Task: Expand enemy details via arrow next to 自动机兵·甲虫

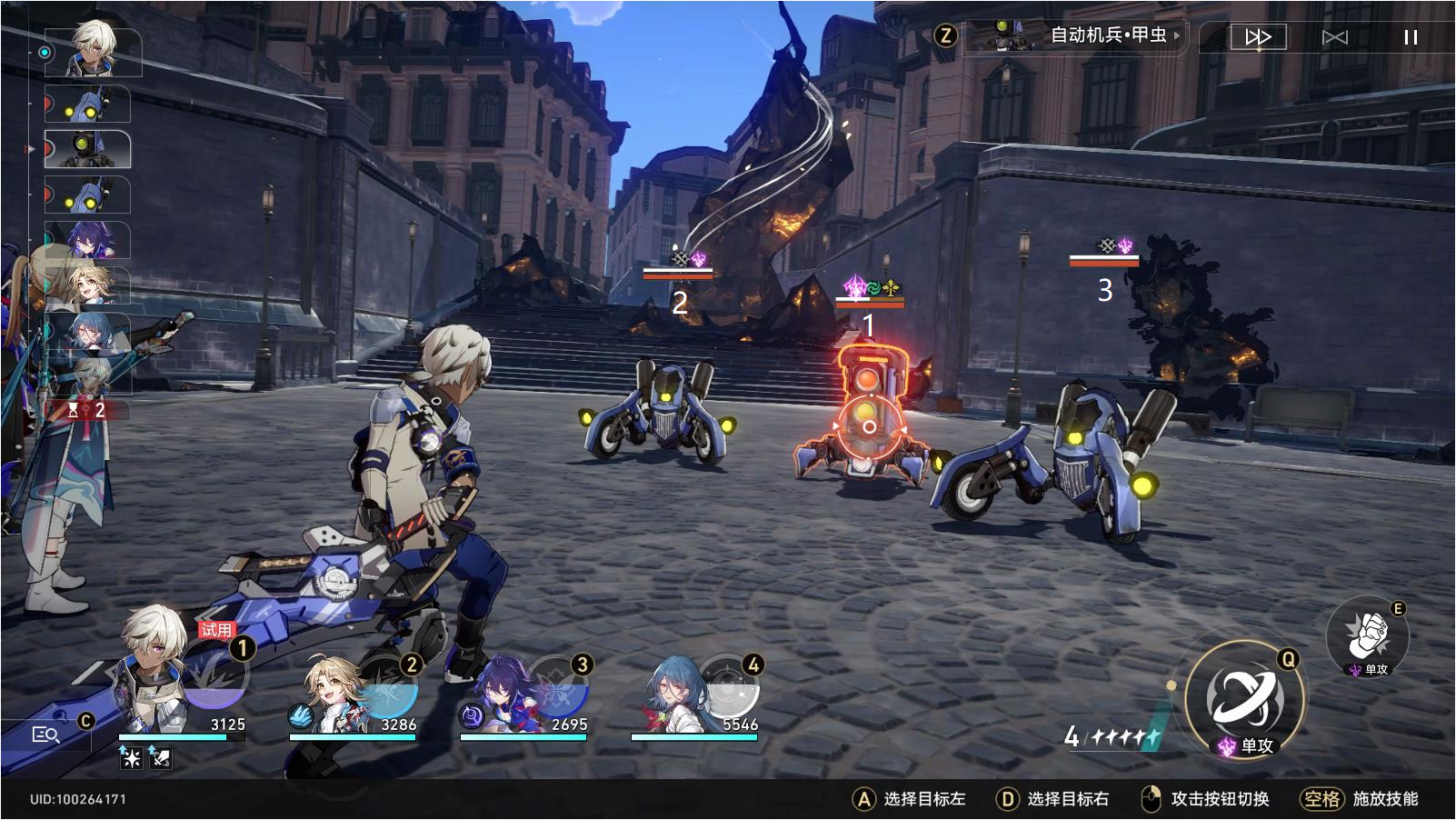Action: click(x=1177, y=37)
